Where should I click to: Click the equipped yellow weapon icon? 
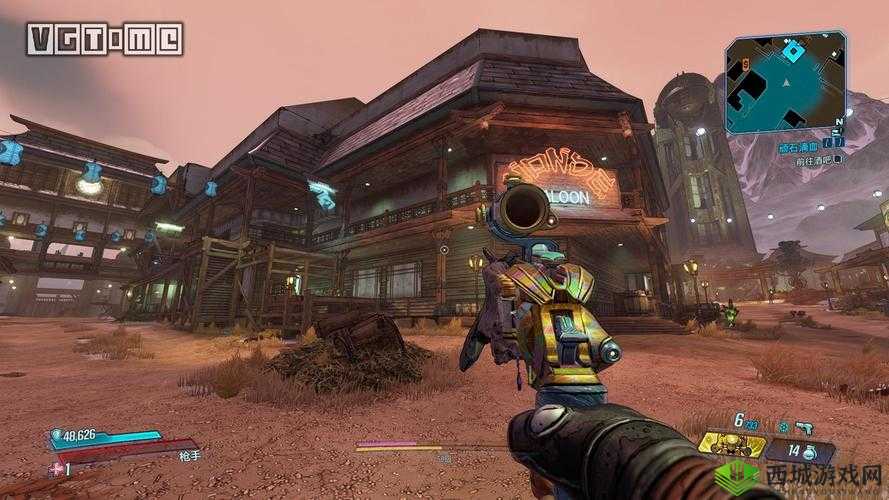pyautogui.click(x=732, y=444)
